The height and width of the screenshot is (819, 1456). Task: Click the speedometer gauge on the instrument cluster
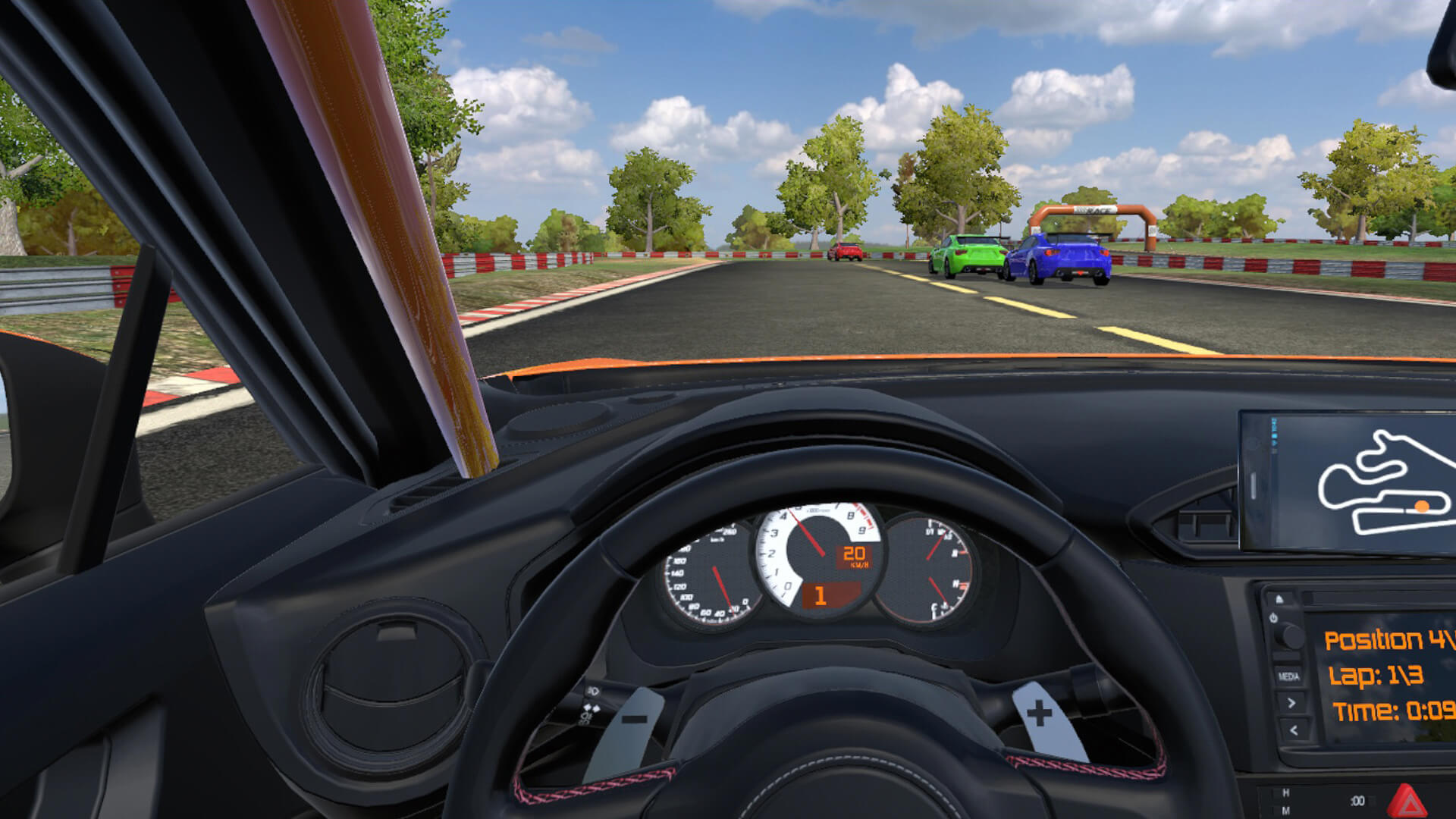click(711, 574)
